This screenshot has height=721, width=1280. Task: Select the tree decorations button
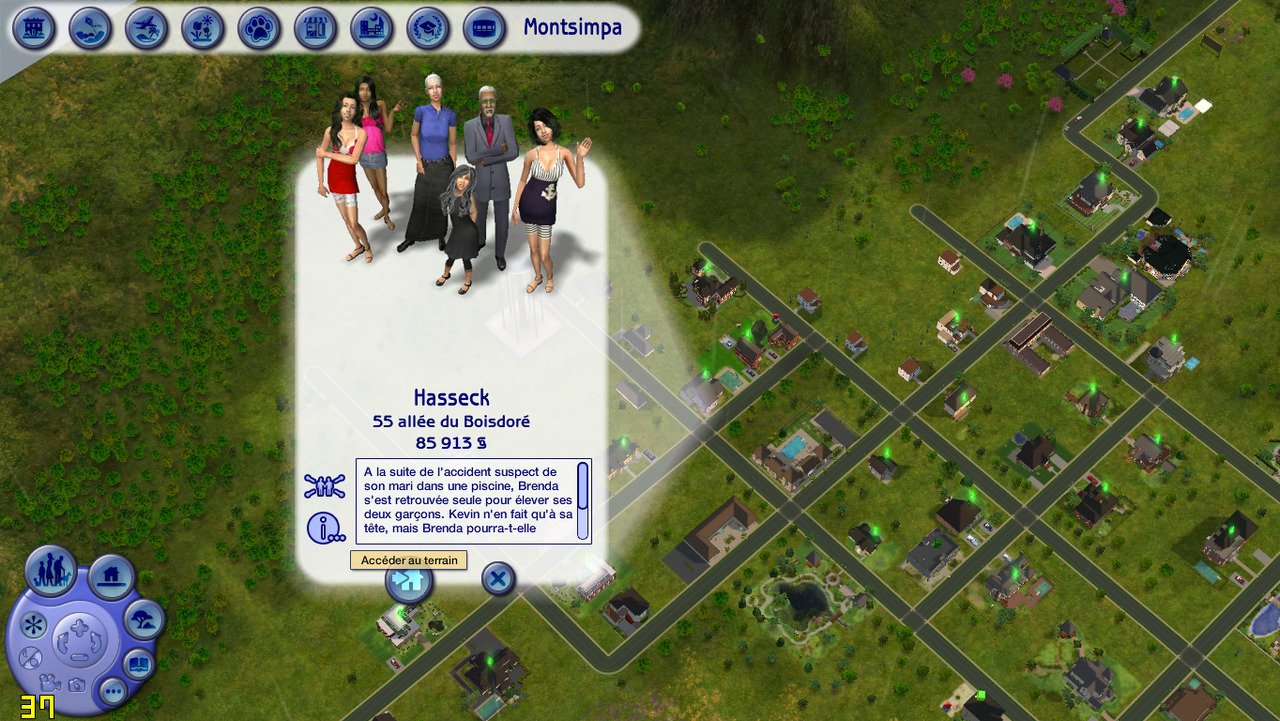[x=144, y=620]
